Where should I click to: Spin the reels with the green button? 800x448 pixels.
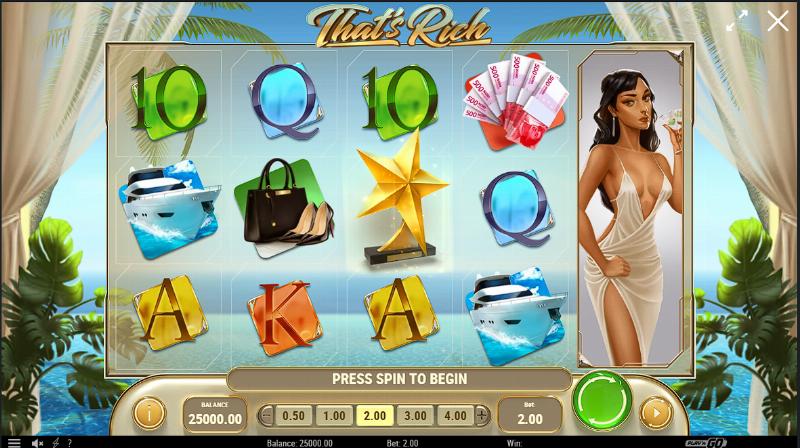pos(602,401)
